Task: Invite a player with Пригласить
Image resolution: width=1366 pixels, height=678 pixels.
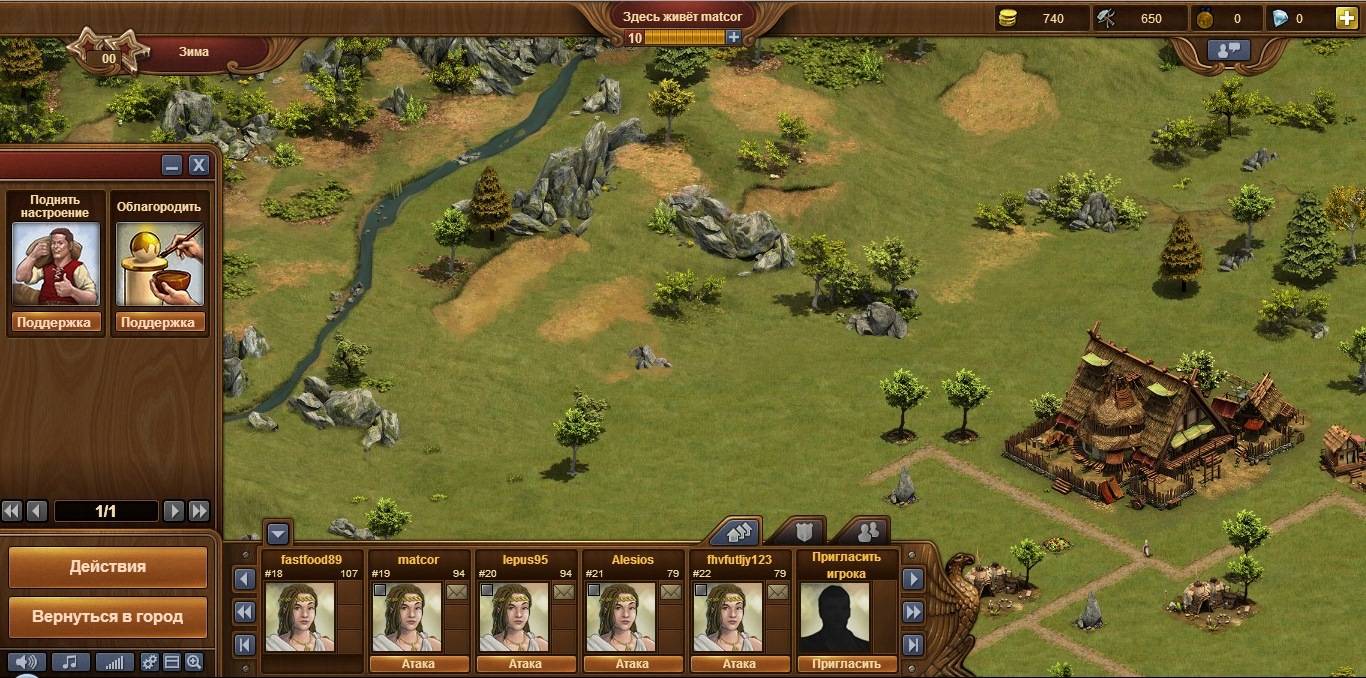Action: click(x=848, y=664)
